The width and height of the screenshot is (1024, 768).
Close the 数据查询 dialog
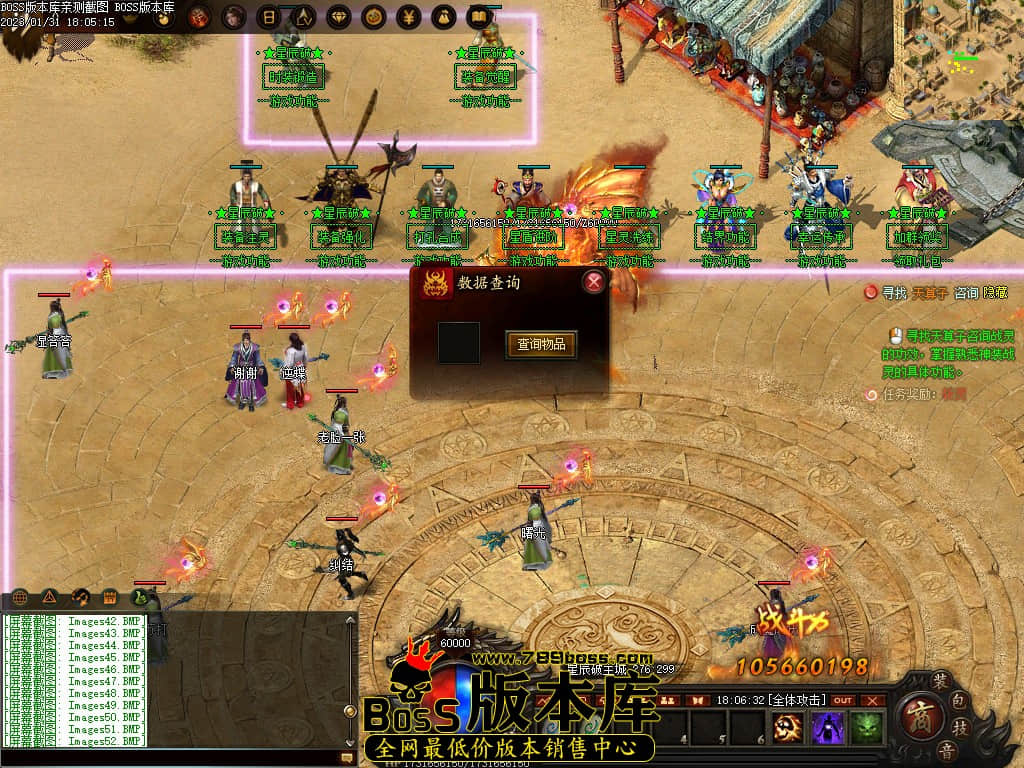pos(594,282)
